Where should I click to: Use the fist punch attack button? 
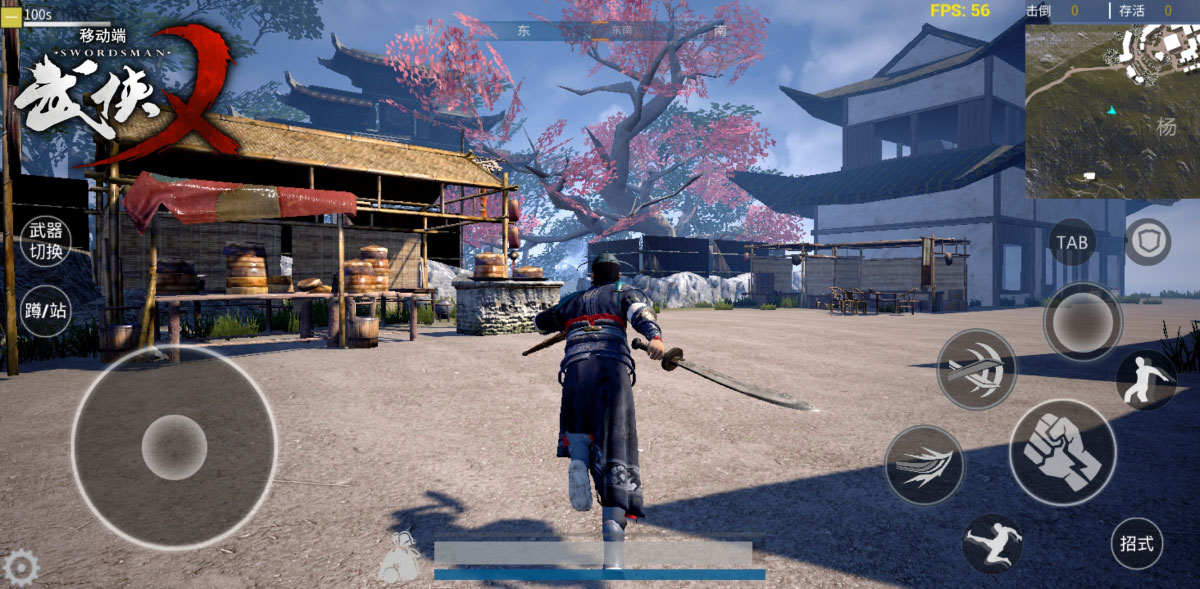[1062, 452]
